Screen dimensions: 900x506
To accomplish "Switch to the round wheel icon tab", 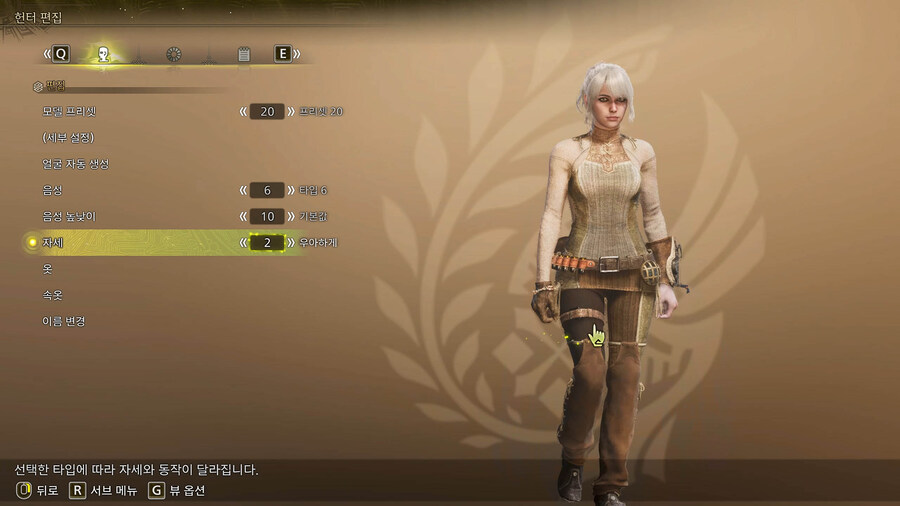I will click(173, 54).
